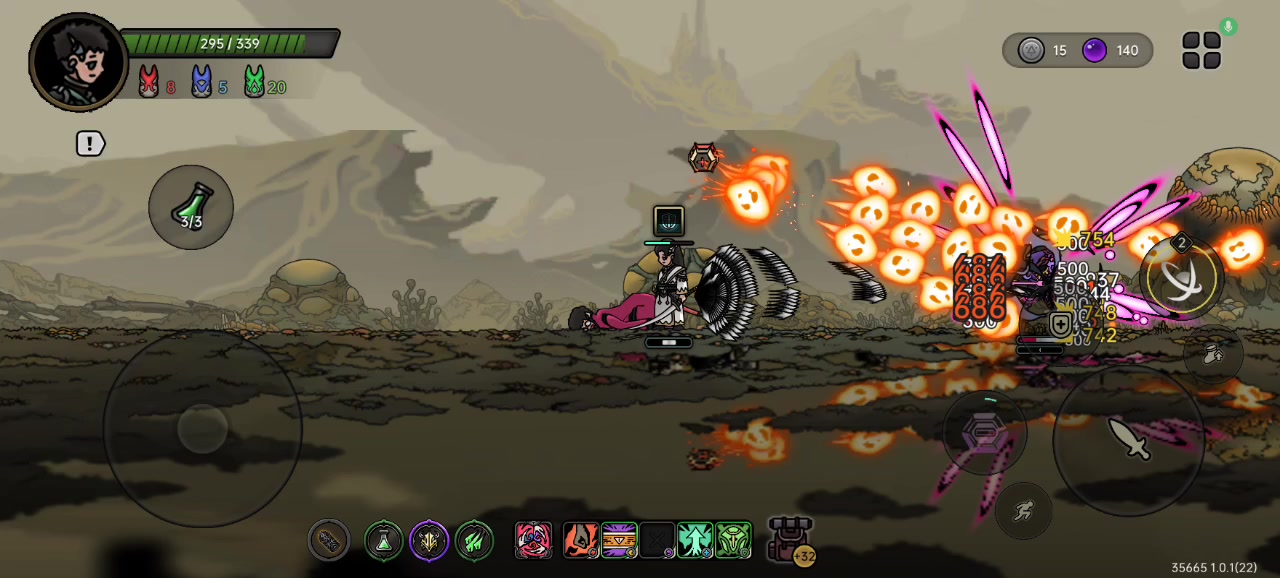1280x578 pixels.
Task: Select the dark scroll item slot
Action: pos(329,541)
